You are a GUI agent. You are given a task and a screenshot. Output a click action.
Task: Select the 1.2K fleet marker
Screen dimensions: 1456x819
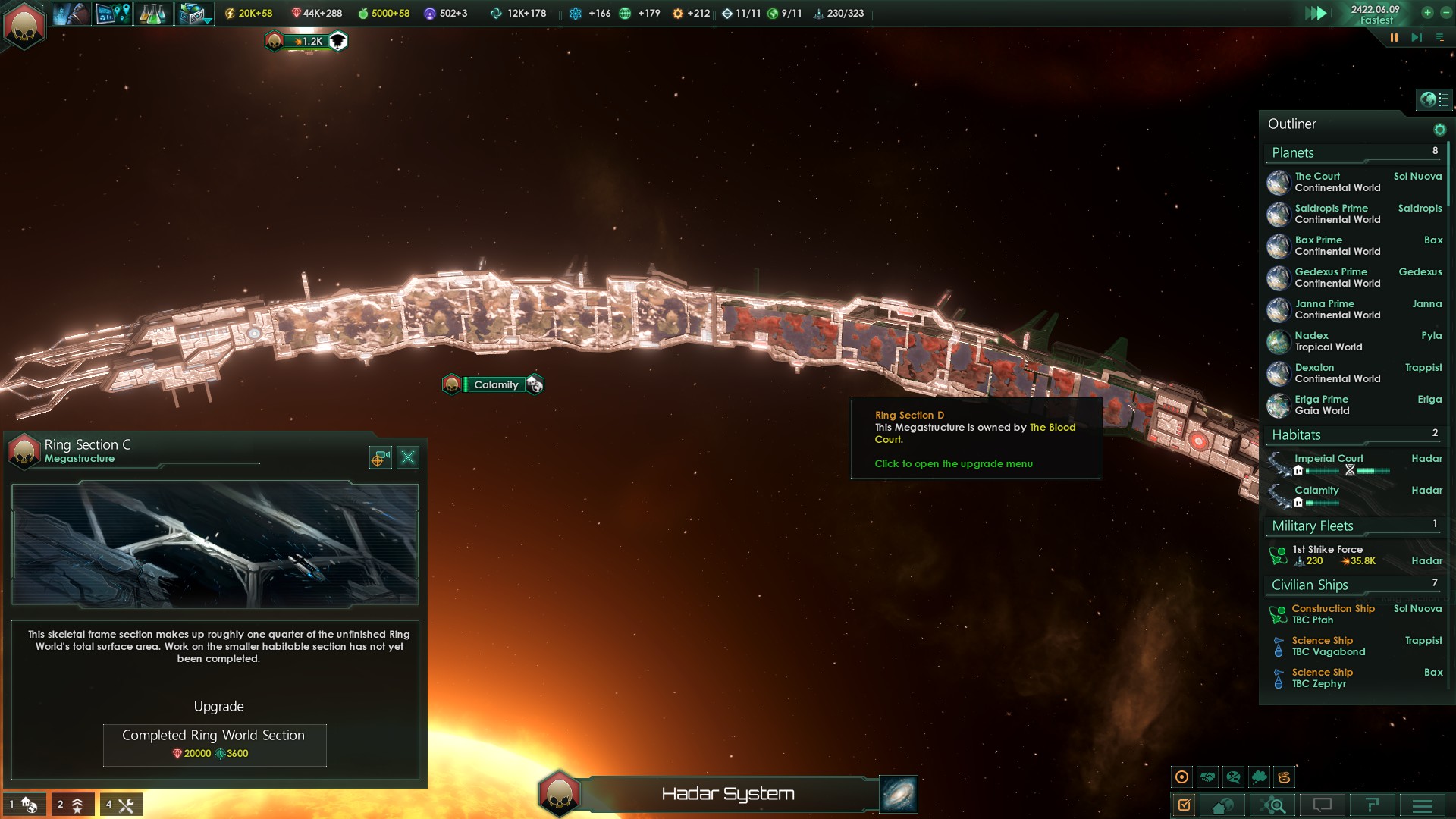click(x=307, y=41)
